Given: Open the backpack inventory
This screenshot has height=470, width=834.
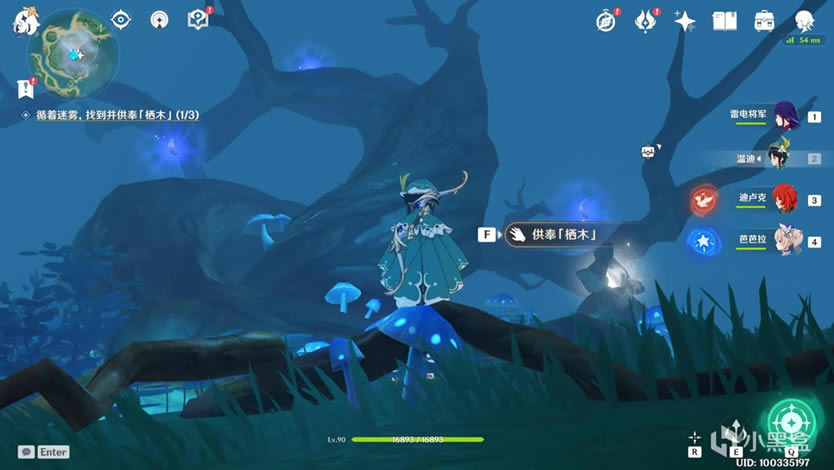Looking at the screenshot, I should (x=764, y=21).
